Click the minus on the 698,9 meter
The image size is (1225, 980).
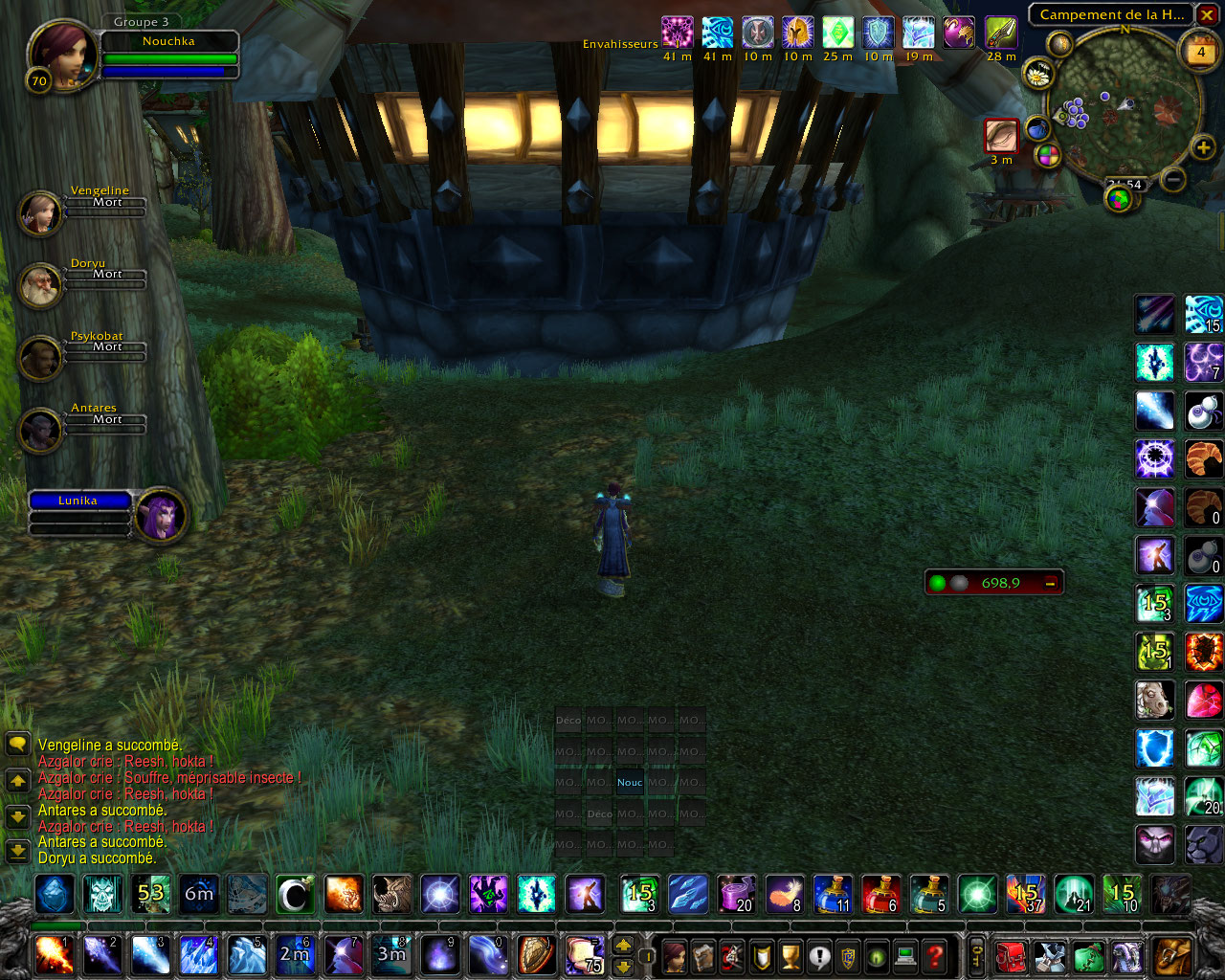point(1050,583)
